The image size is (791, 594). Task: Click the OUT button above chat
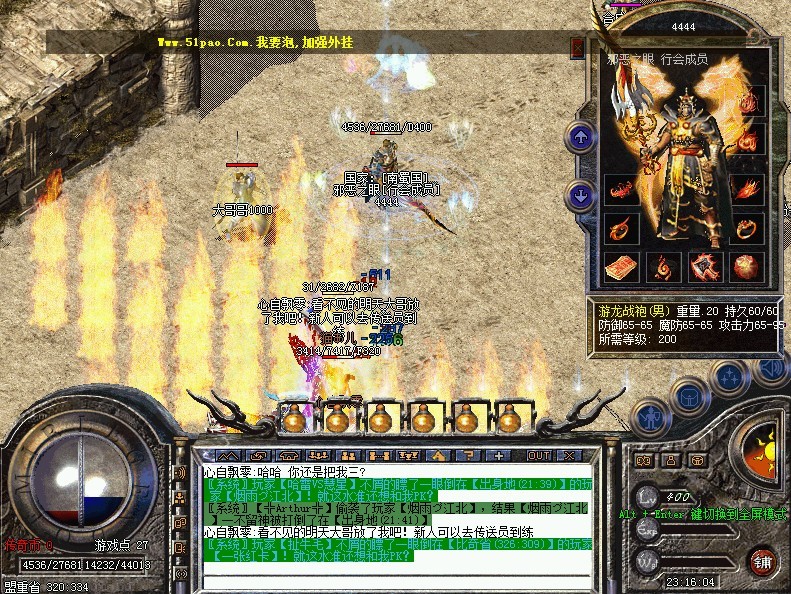(x=540, y=455)
